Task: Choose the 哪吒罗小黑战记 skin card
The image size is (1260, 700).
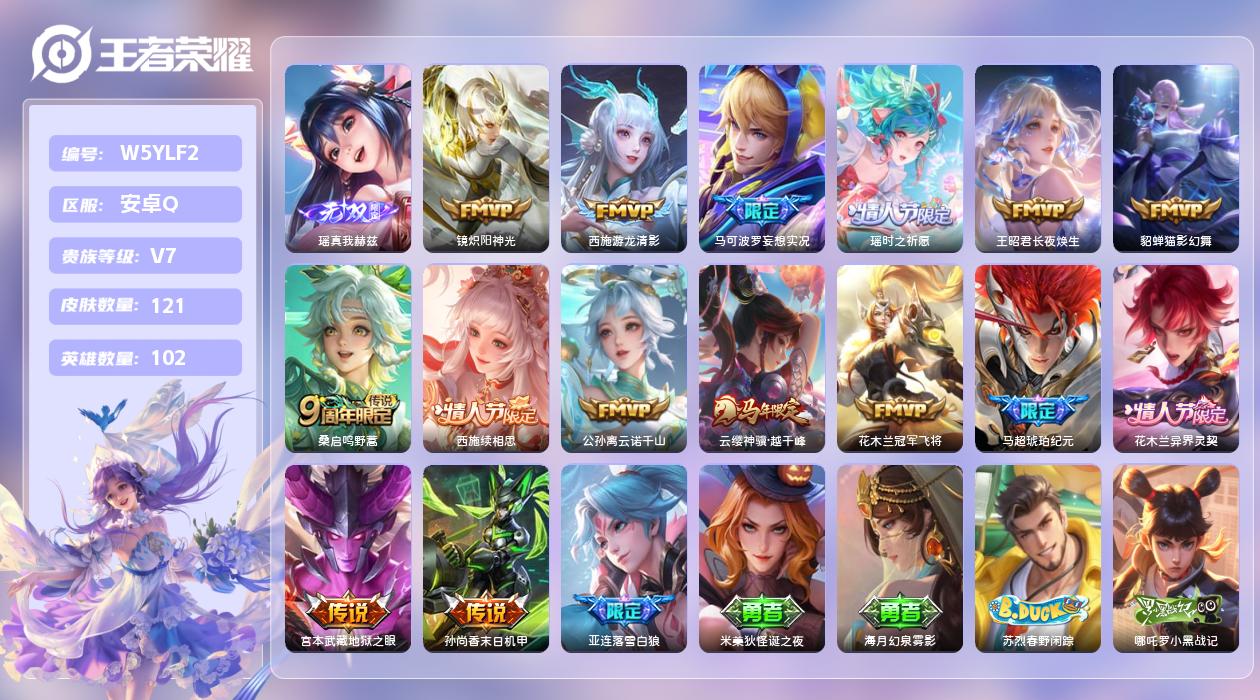Action: pyautogui.click(x=1176, y=558)
